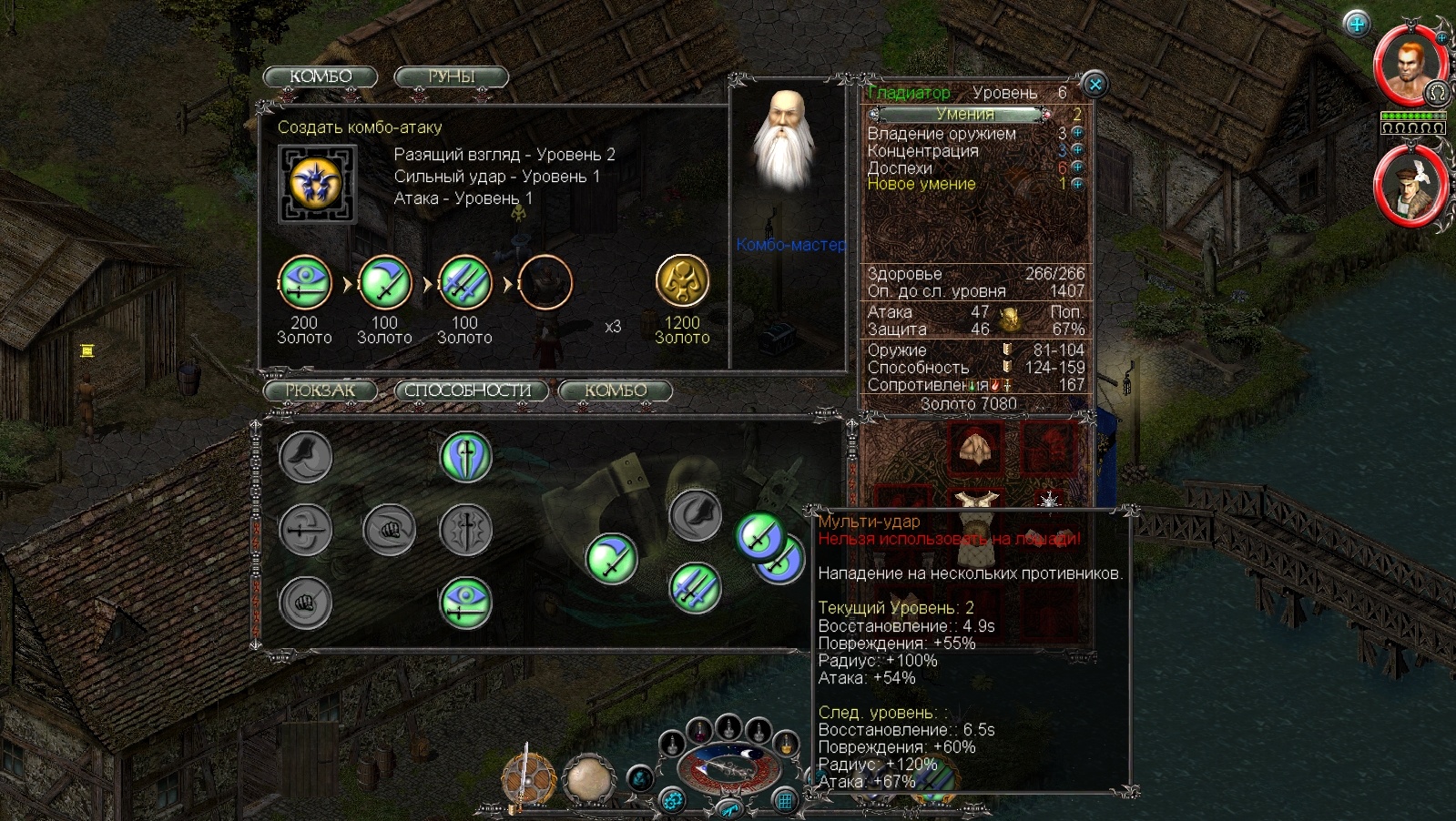The height and width of the screenshot is (821, 1456).
Task: Add a point to Владение оружием
Action: click(x=1078, y=134)
